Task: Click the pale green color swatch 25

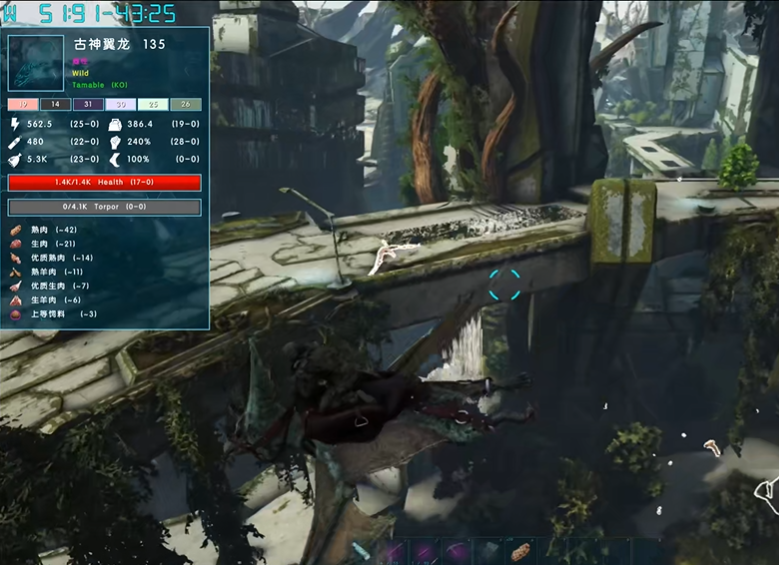Action: point(153,104)
